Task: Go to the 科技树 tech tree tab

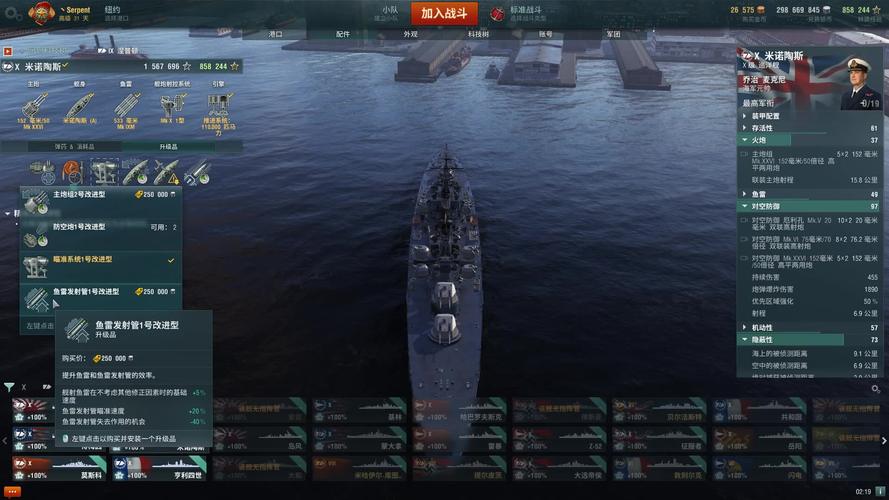Action: tap(478, 34)
